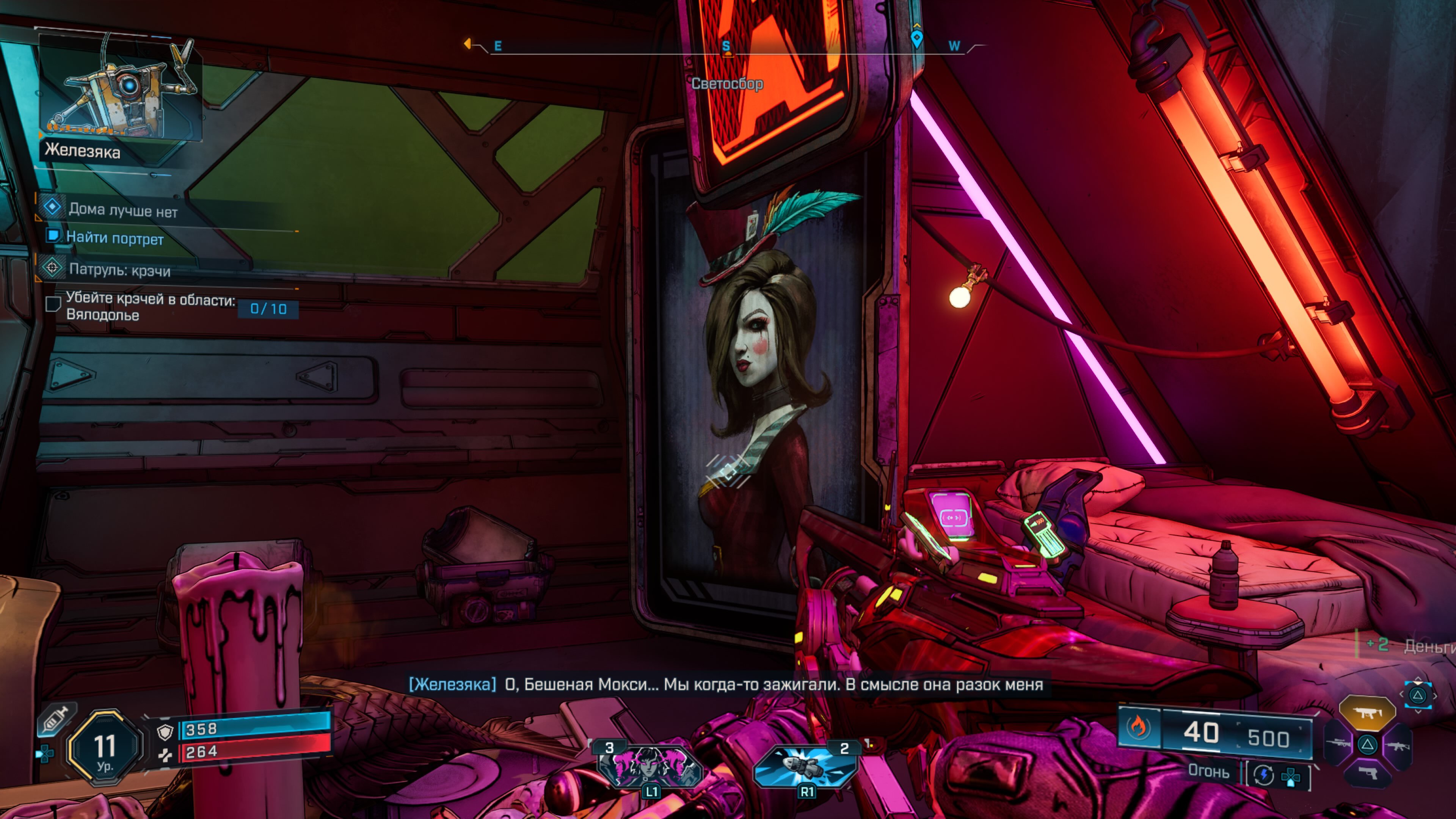
Task: Open the tracked mission Дома лучше нет
Action: [122, 211]
